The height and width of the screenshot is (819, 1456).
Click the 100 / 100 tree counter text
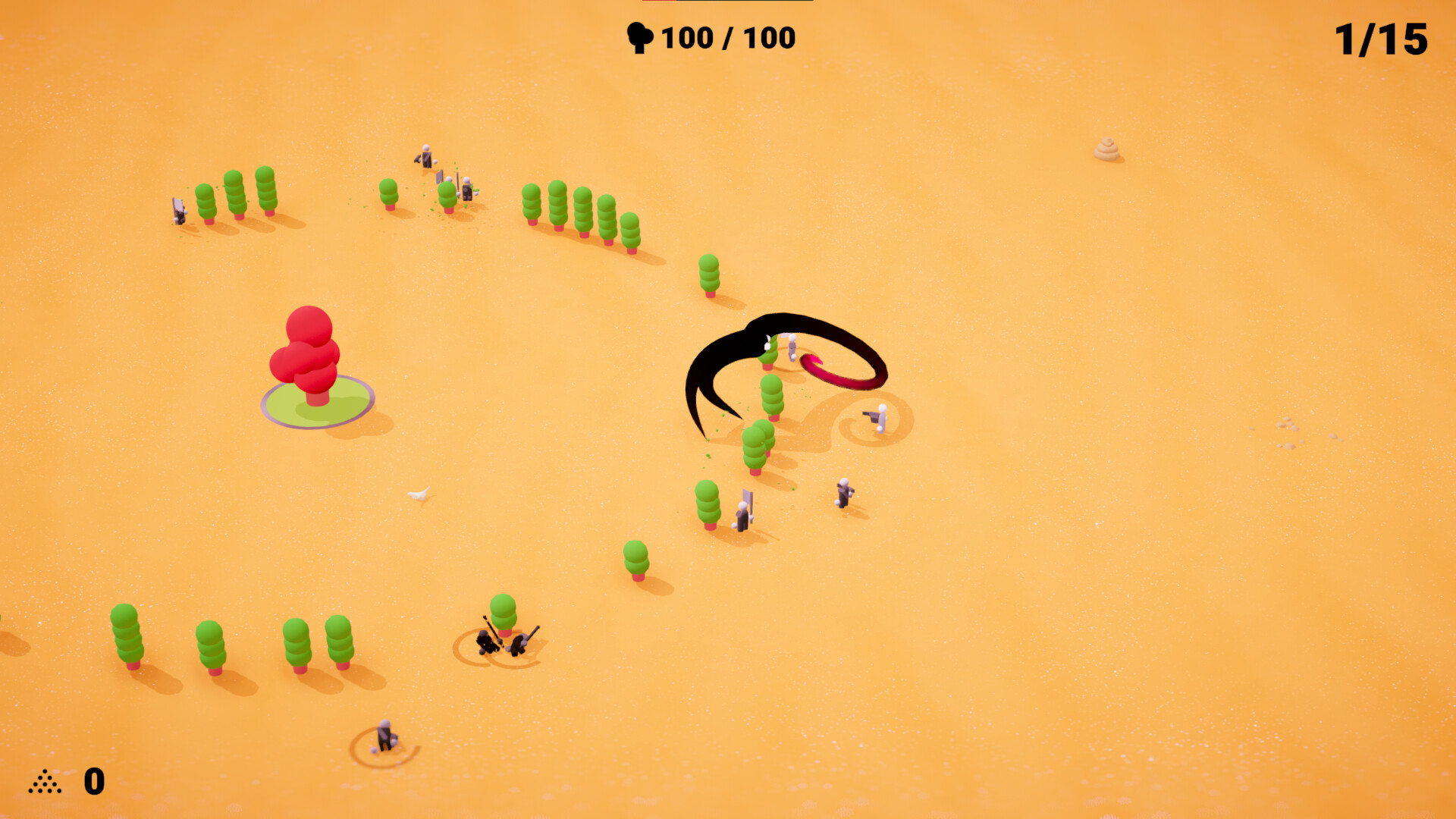point(724,36)
